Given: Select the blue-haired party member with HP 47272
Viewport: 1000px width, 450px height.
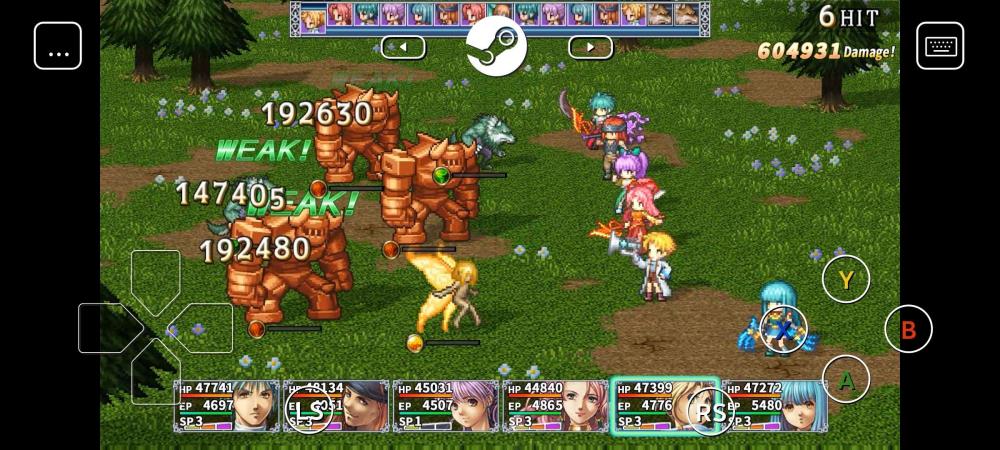Looking at the screenshot, I should 775,405.
